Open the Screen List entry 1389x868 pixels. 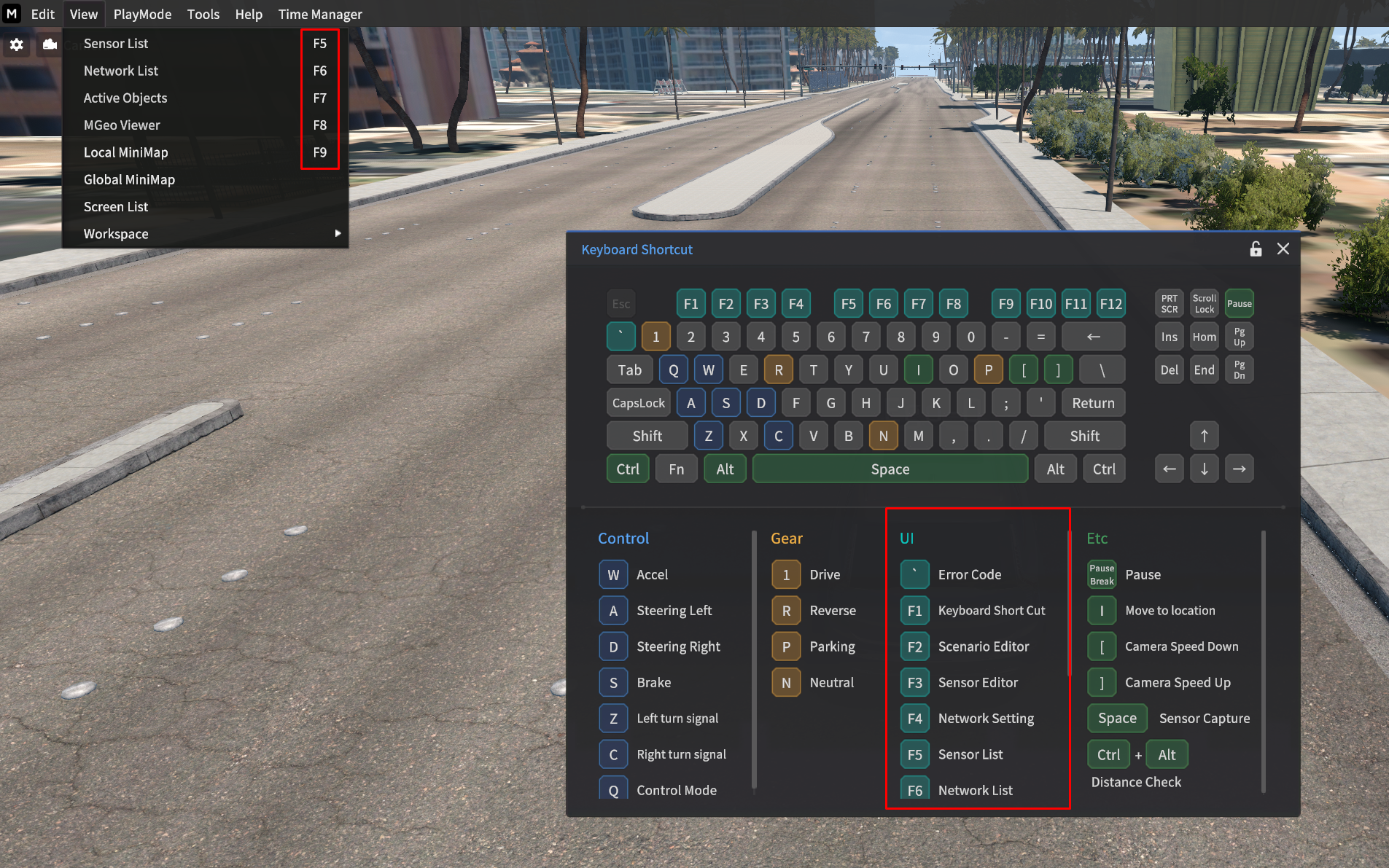coord(116,207)
